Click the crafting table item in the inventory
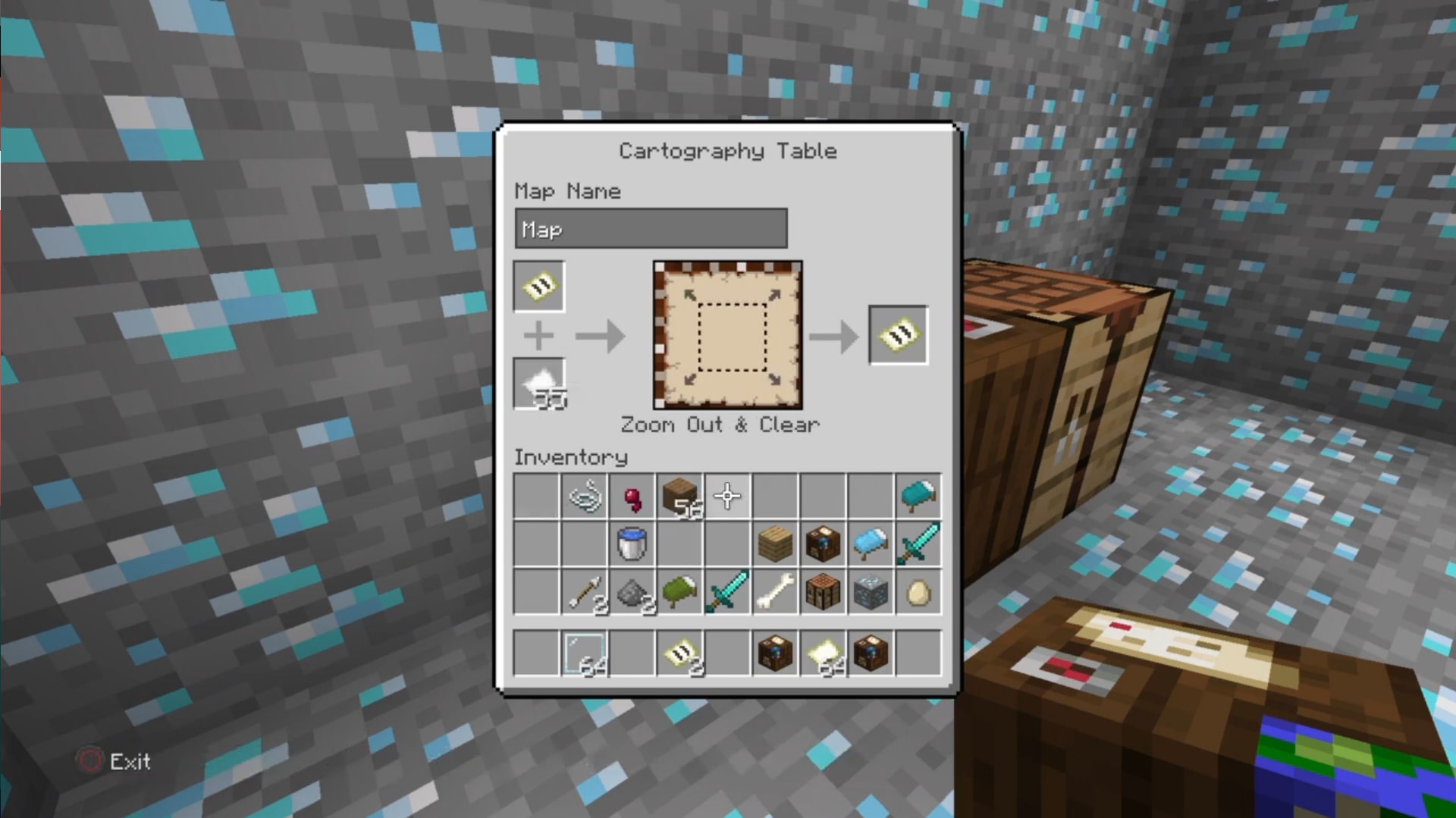 click(823, 592)
